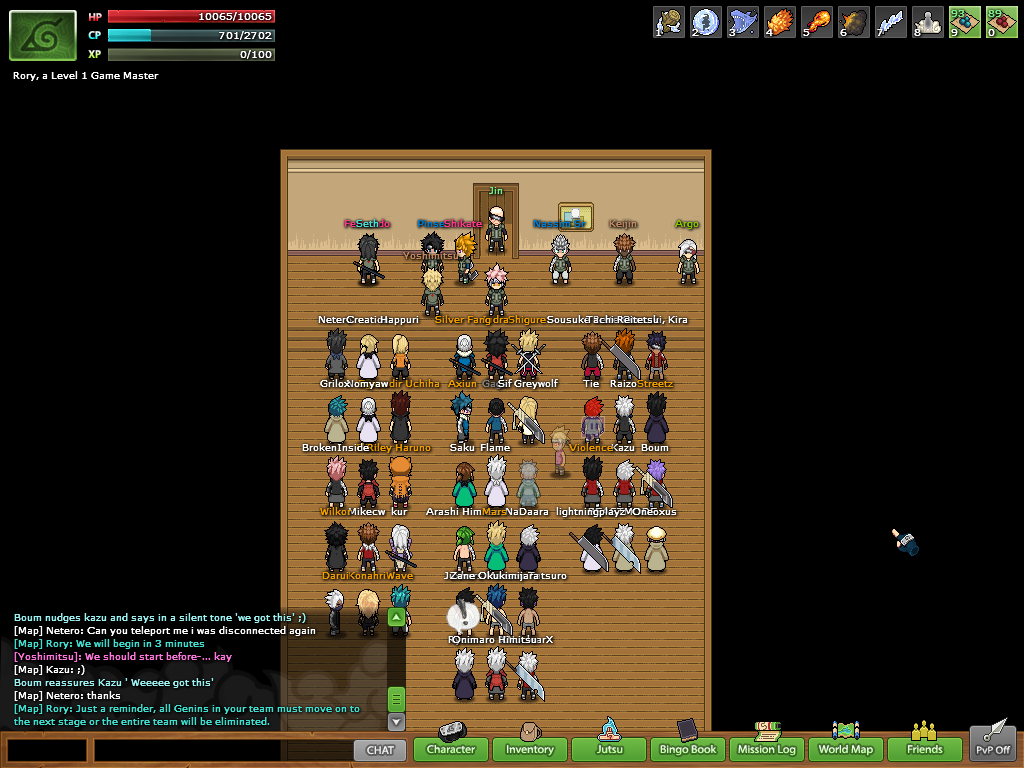Show the Jutsu list

609,749
